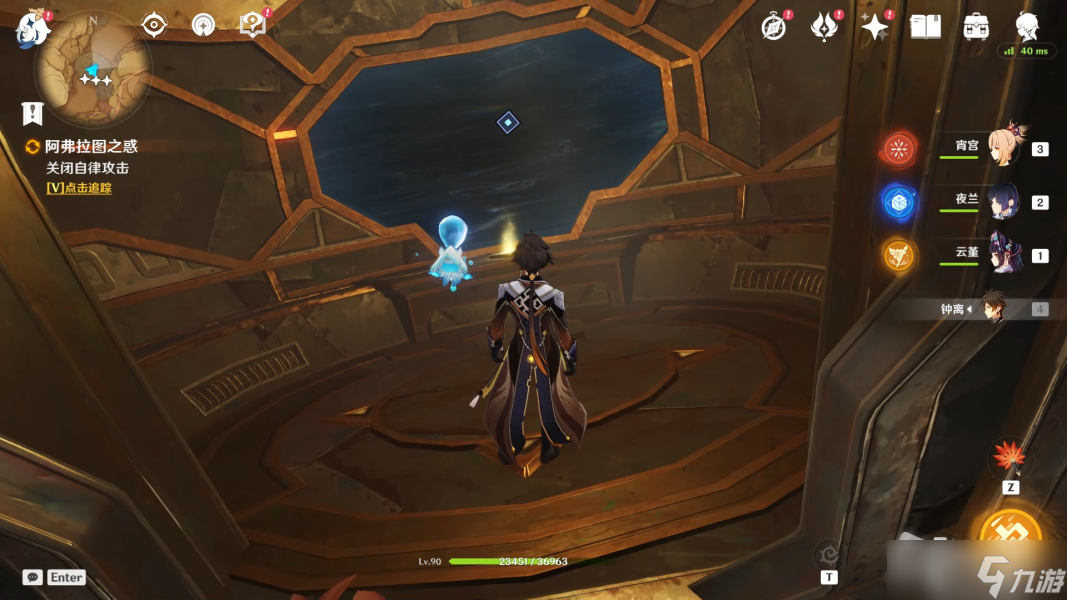Viewport: 1067px width, 600px height.
Task: Activate the eye-shaped elemental sight icon
Action: tap(154, 25)
